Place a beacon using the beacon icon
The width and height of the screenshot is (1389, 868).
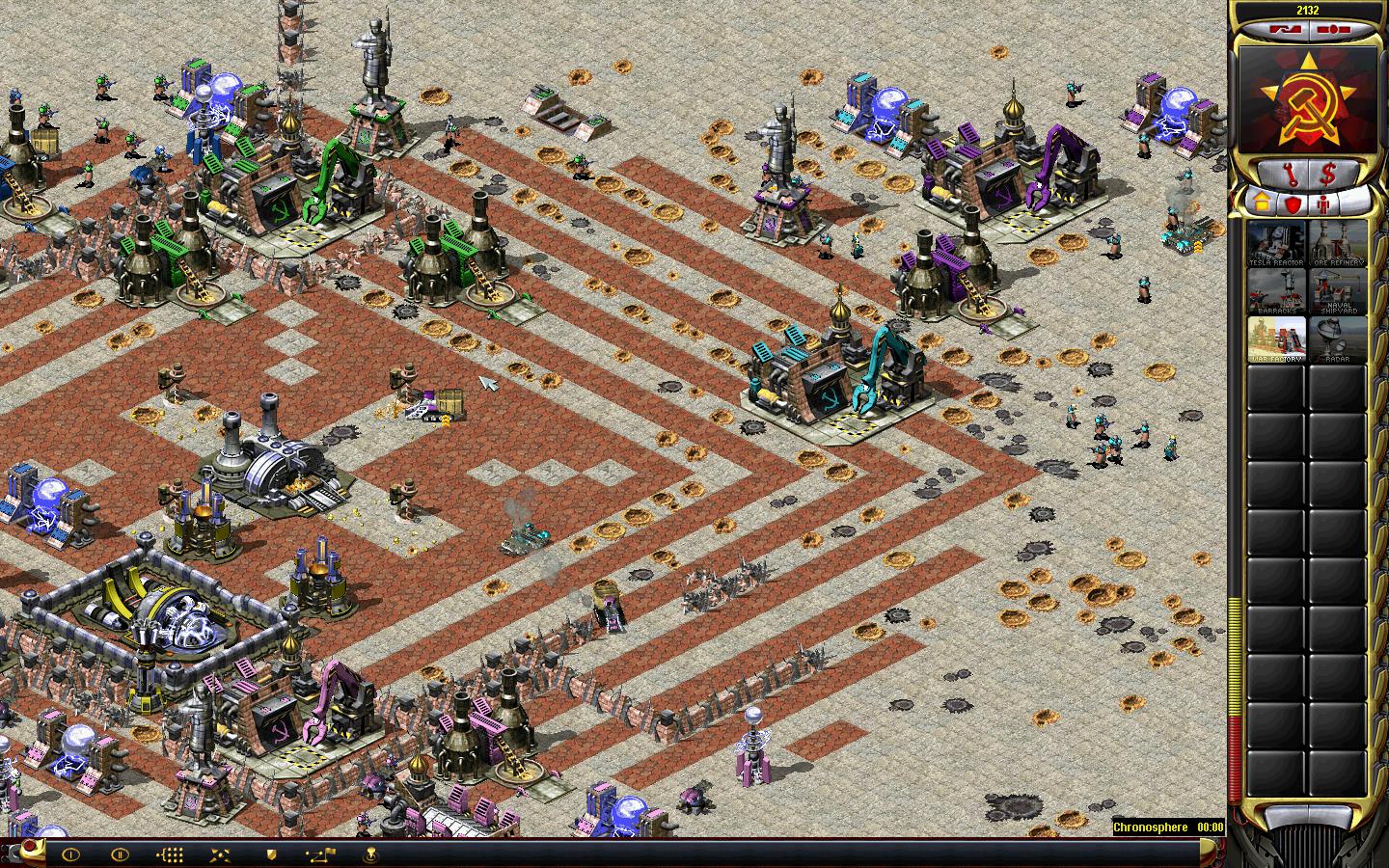pos(370,854)
